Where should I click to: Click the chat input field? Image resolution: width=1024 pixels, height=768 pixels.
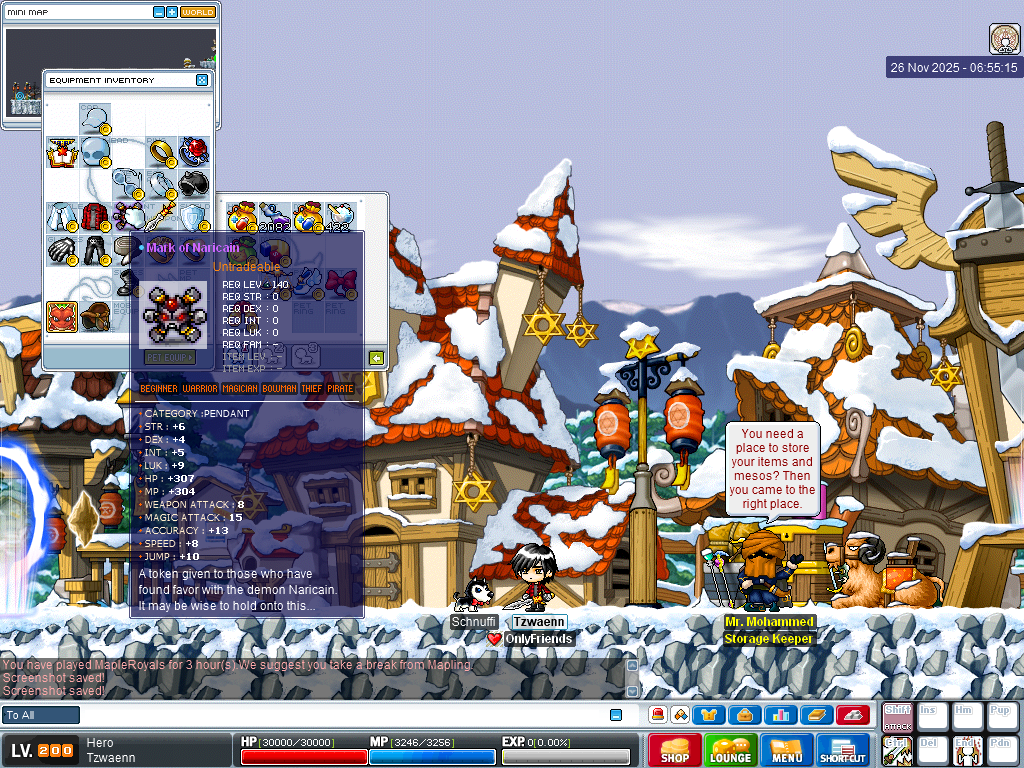click(340, 715)
